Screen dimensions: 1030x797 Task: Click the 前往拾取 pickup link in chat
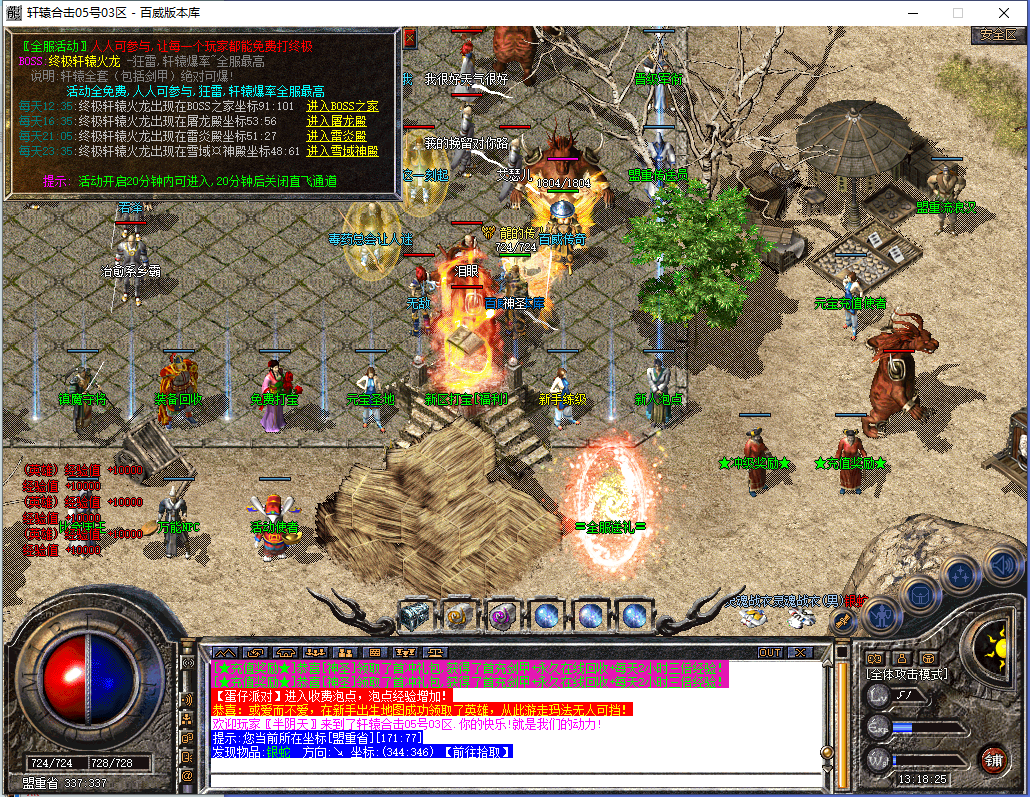point(477,751)
